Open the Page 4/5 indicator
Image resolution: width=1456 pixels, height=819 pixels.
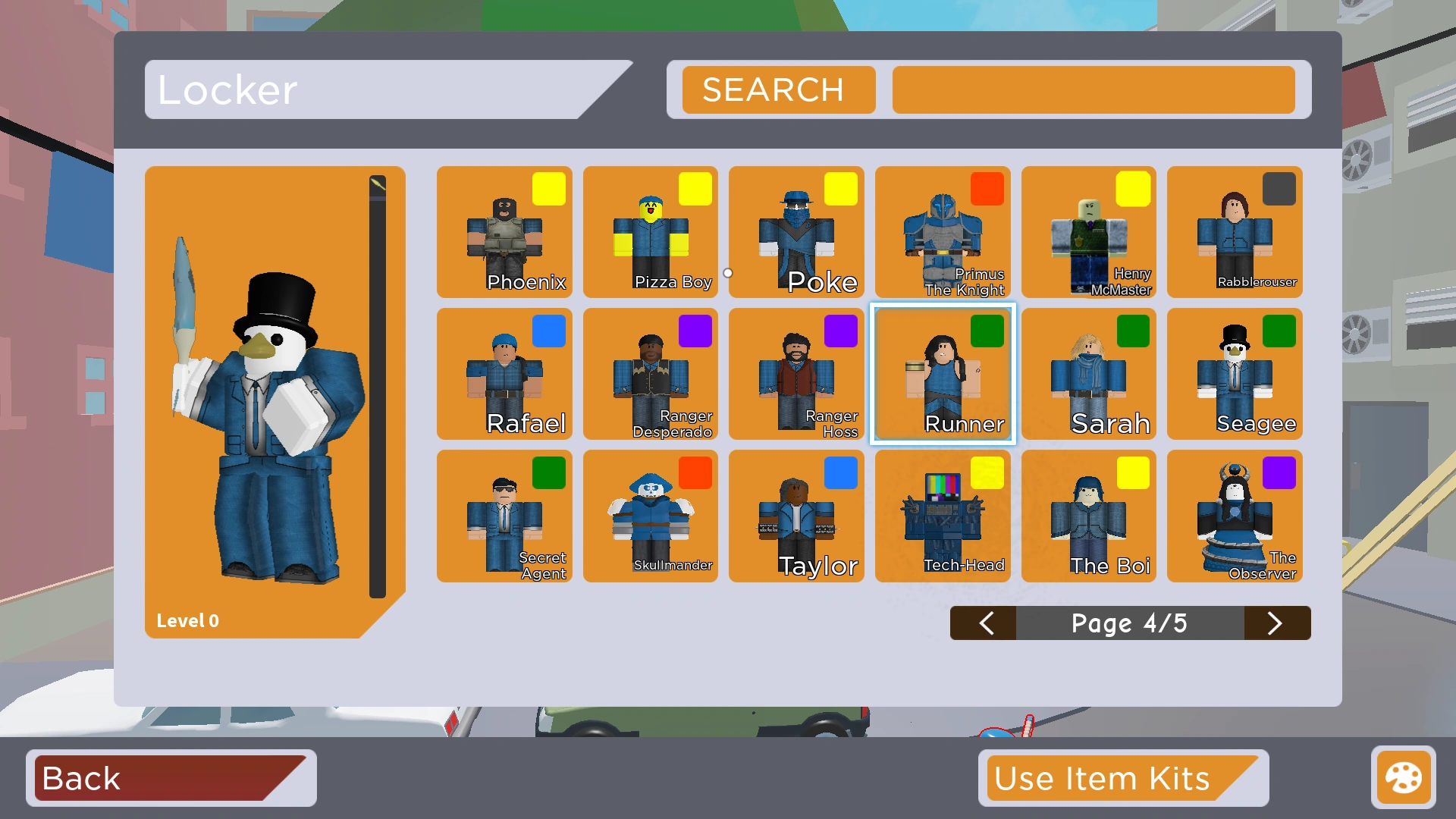click(x=1130, y=623)
